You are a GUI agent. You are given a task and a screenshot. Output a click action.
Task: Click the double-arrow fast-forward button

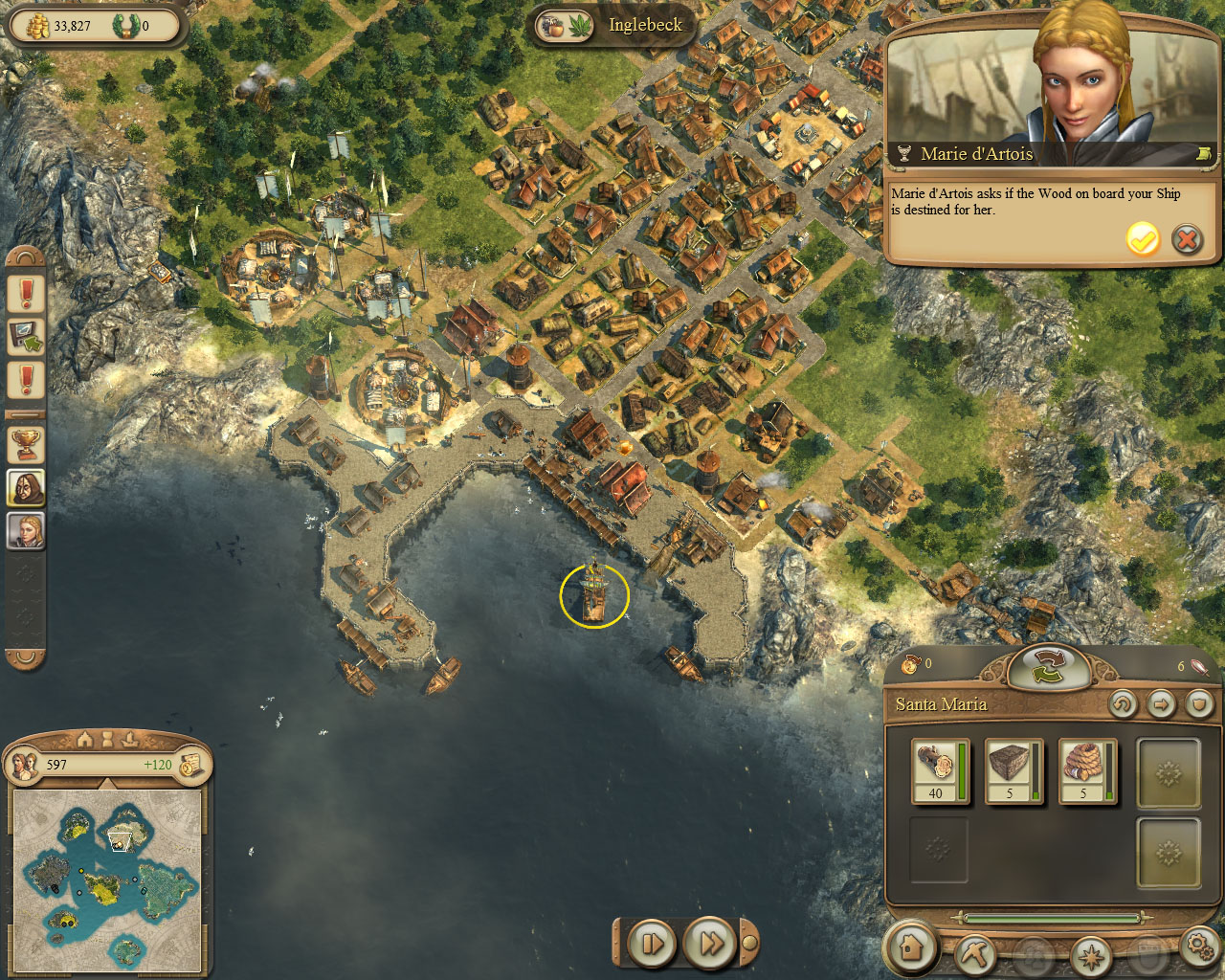(x=710, y=944)
